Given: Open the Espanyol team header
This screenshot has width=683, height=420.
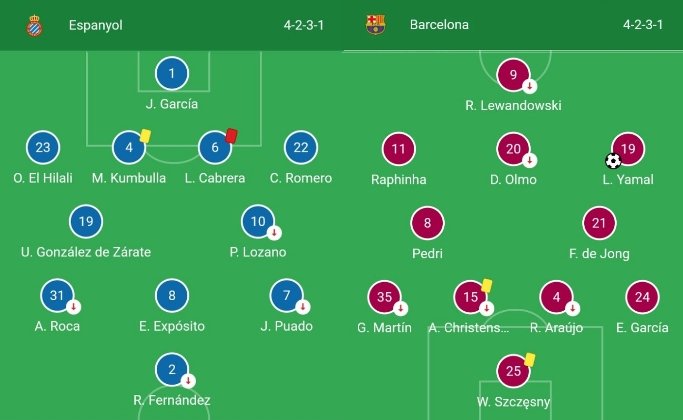Looking at the screenshot, I should click(95, 25).
